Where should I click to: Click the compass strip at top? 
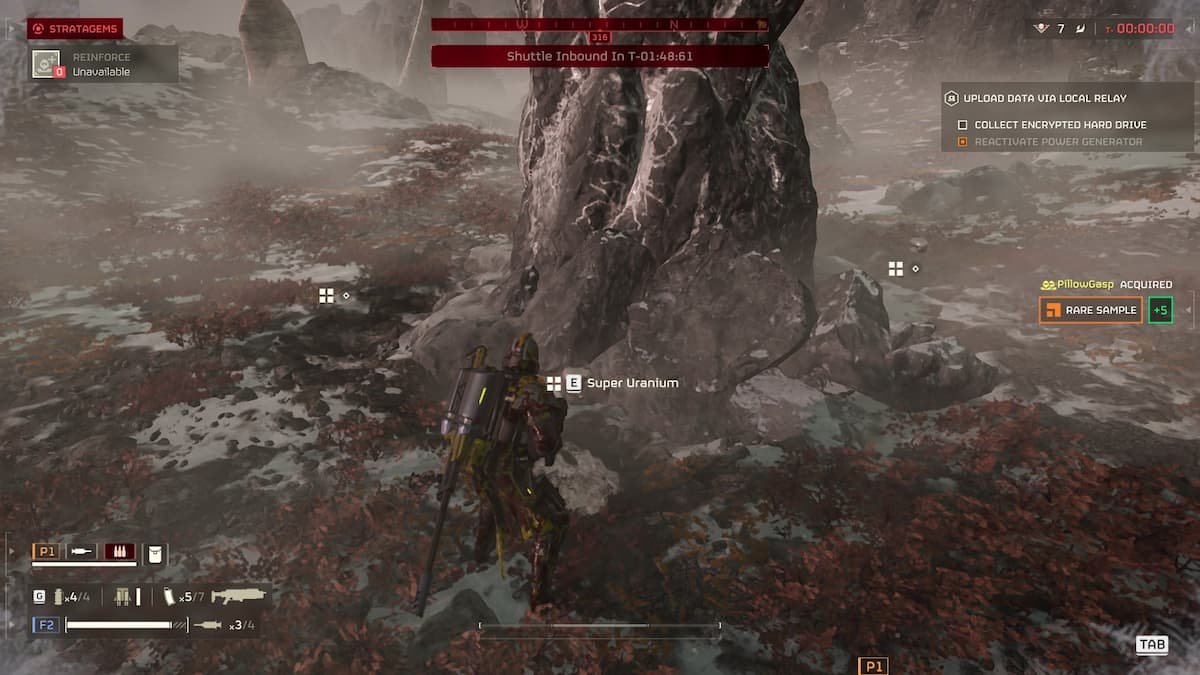(x=600, y=24)
